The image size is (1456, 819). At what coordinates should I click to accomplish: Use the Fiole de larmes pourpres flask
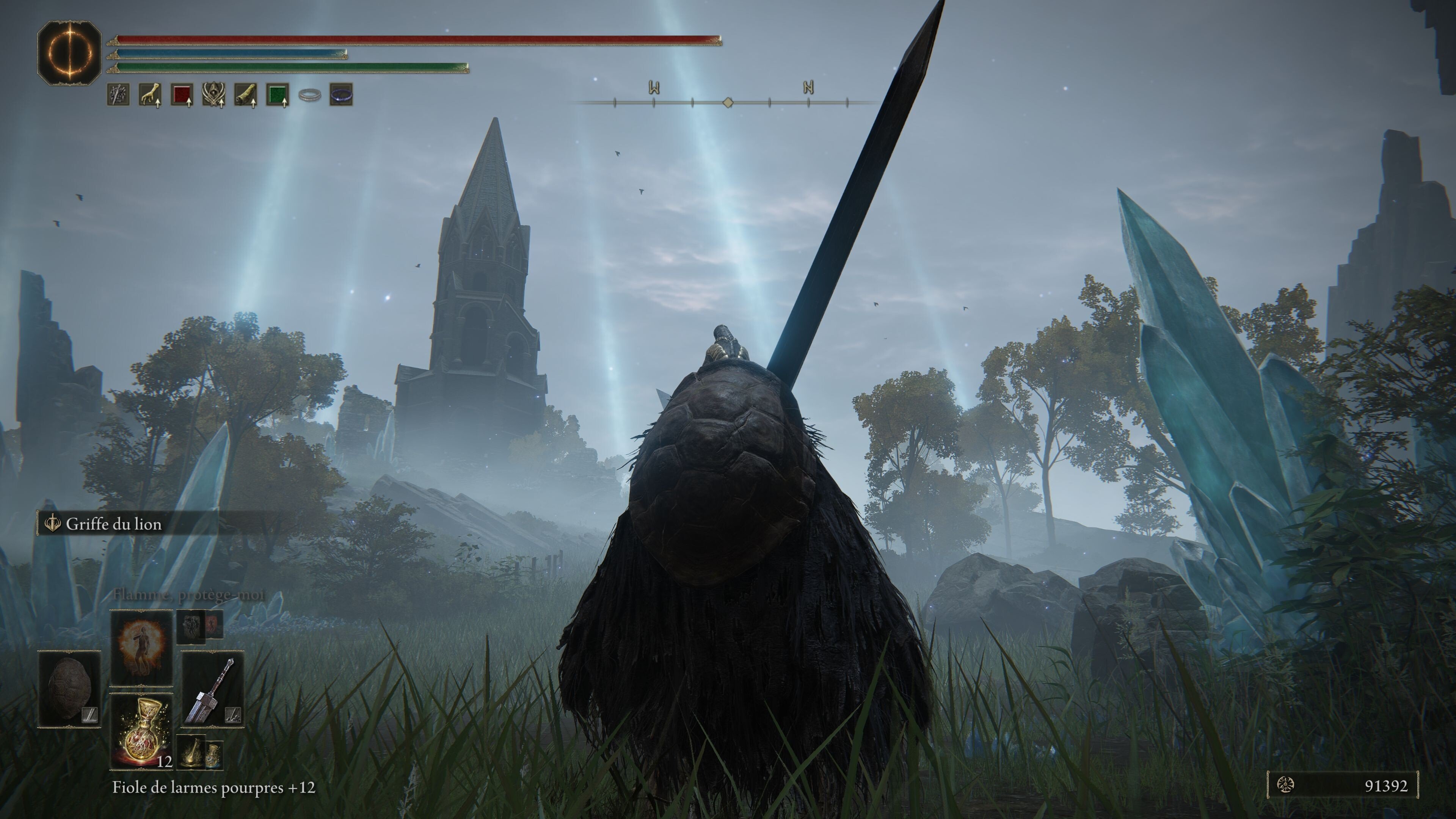[x=141, y=731]
